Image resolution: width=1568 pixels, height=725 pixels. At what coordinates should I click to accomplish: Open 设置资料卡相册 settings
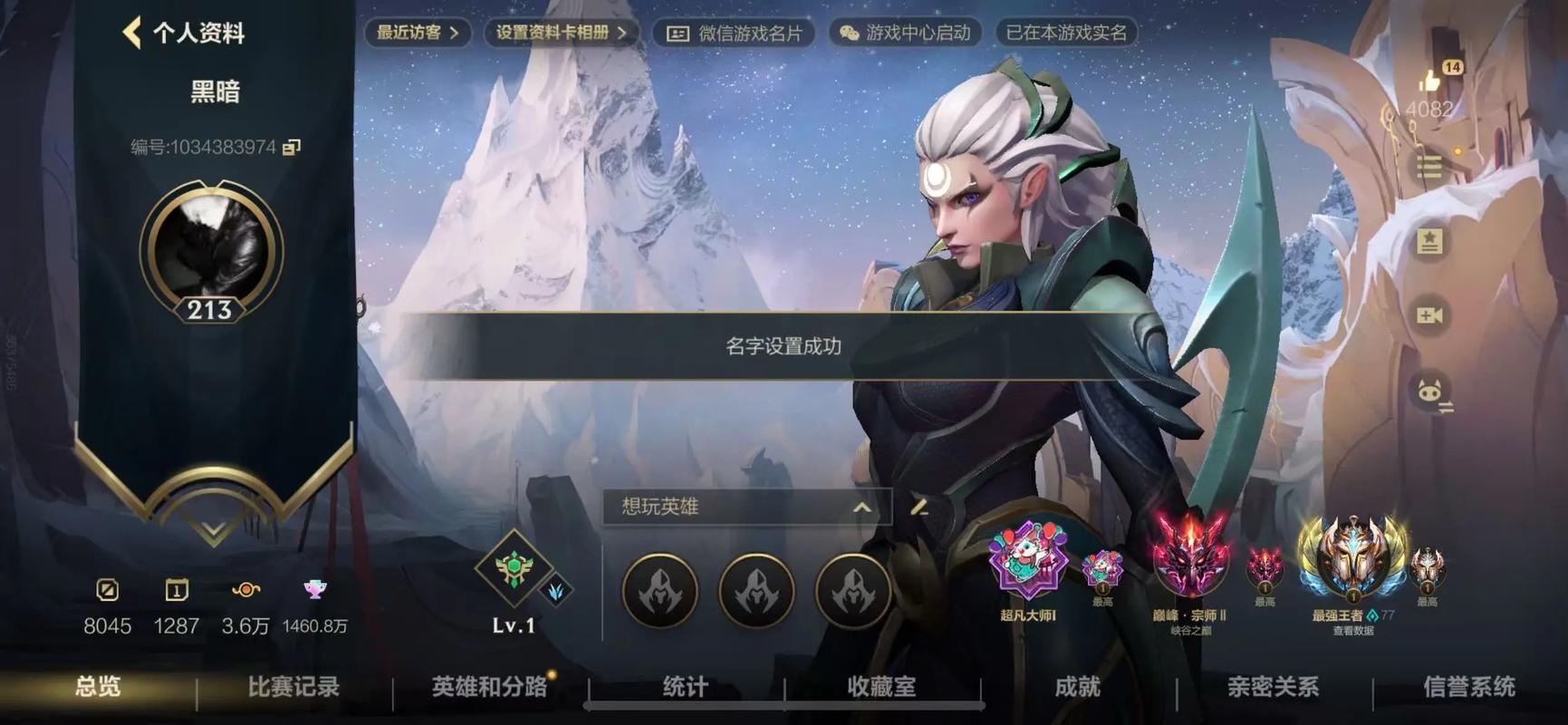click(x=559, y=33)
